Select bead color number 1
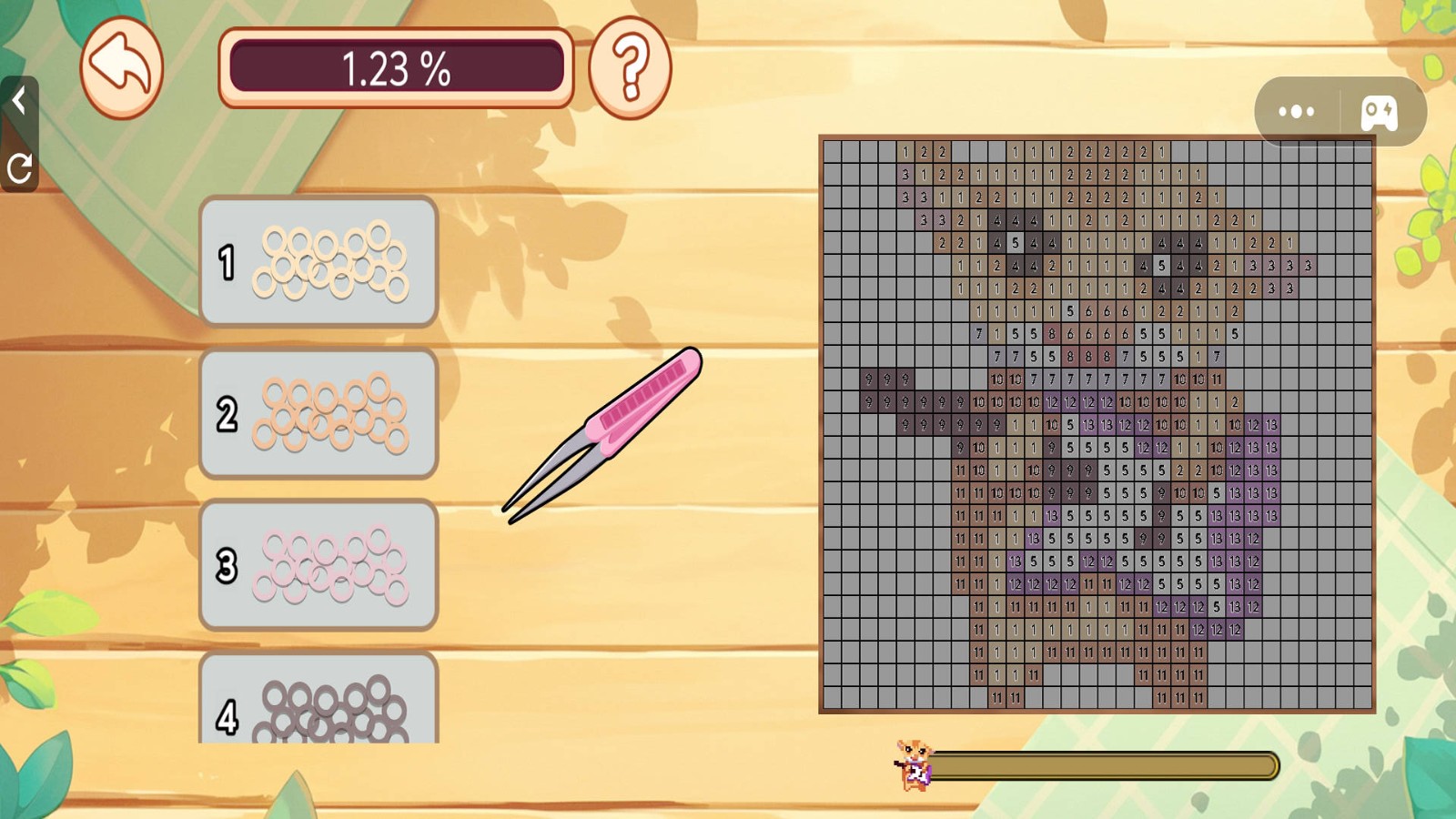 [x=318, y=261]
